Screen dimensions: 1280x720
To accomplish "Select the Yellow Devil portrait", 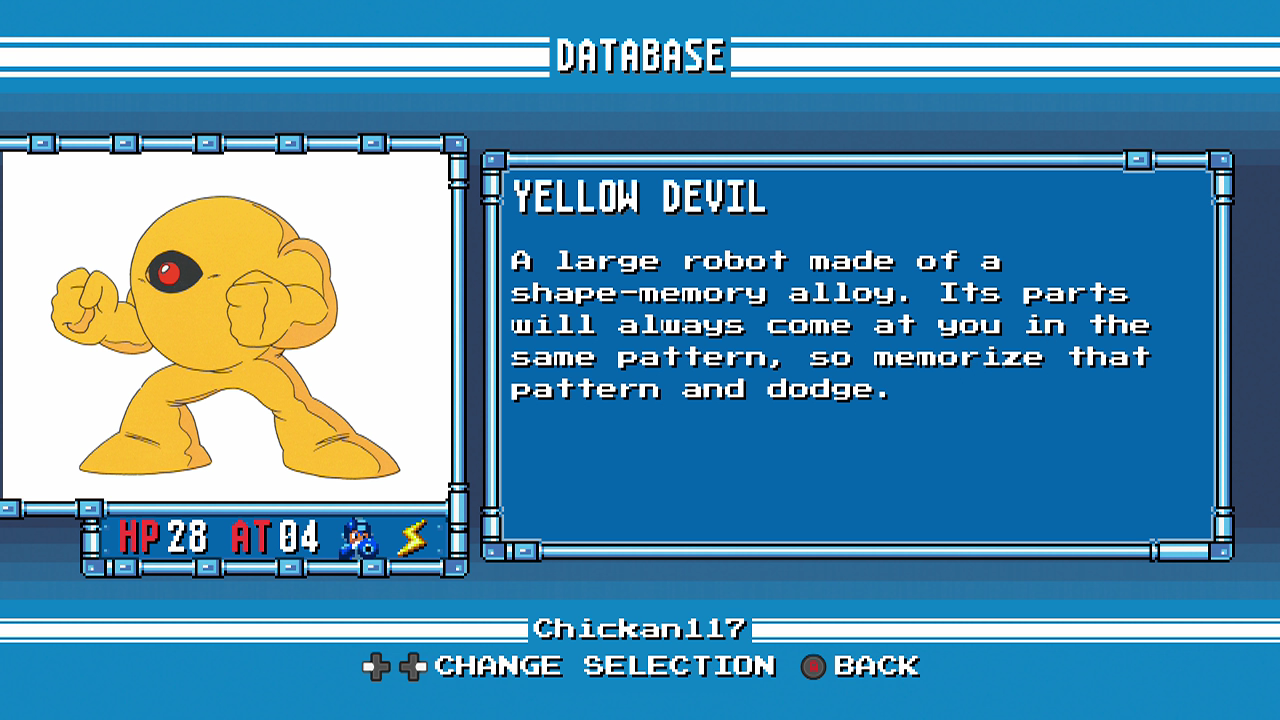I will [225, 330].
